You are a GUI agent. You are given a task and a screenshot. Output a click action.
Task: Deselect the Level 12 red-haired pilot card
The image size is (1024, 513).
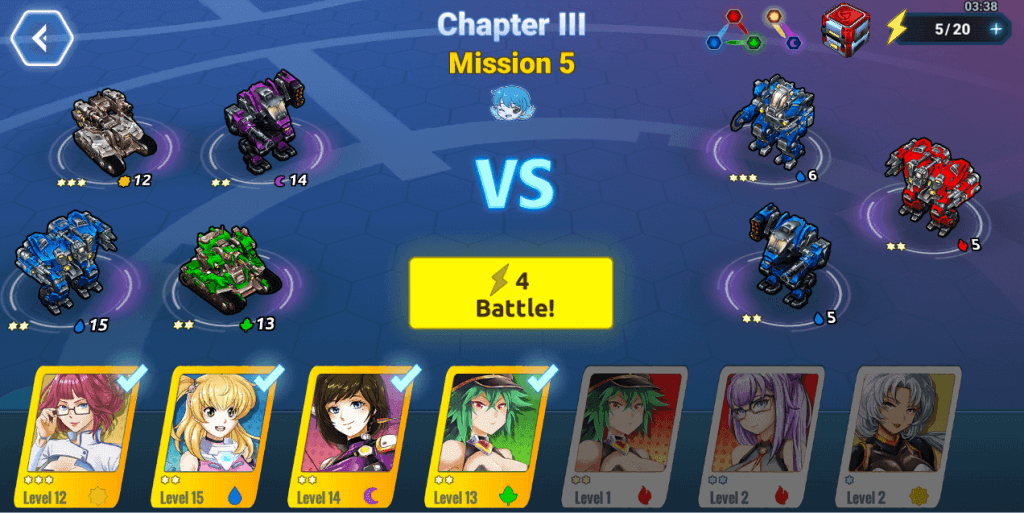(x=83, y=436)
